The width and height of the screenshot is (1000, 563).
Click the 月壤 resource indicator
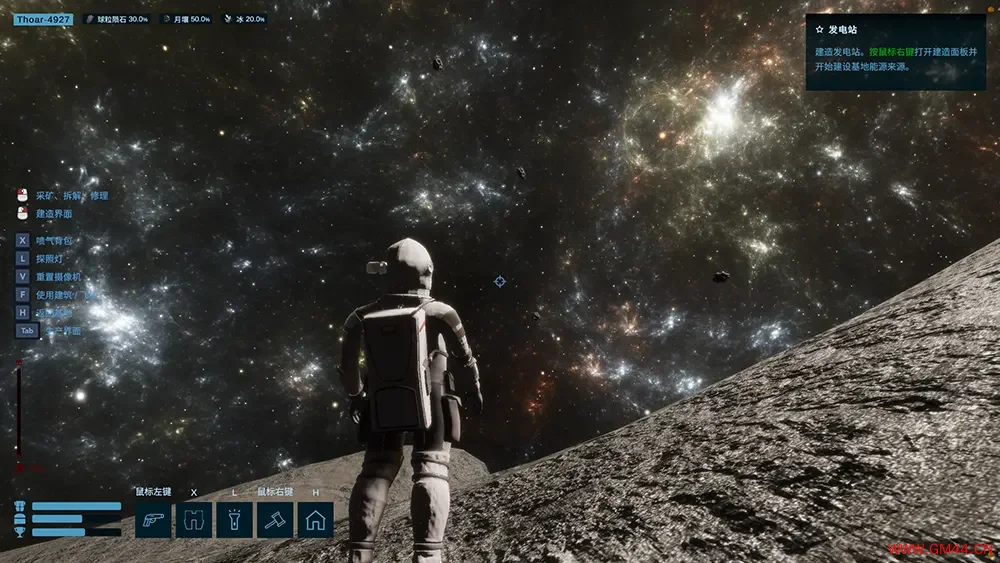tap(186, 19)
